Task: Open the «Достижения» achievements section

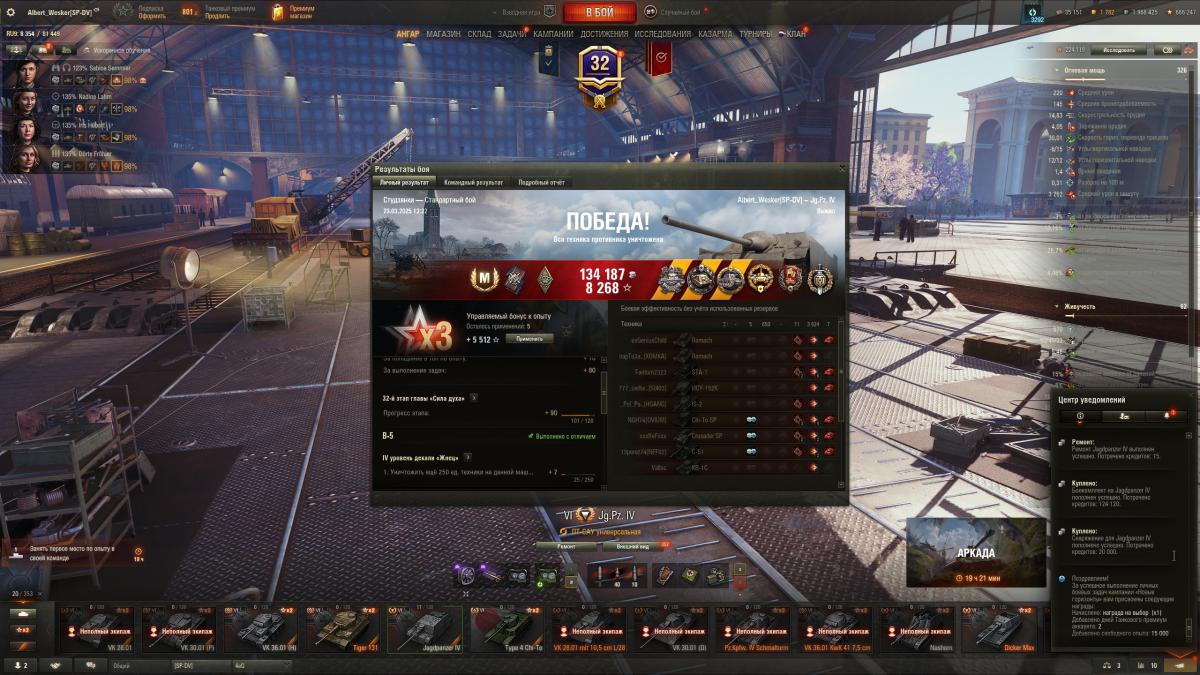Action: click(604, 34)
